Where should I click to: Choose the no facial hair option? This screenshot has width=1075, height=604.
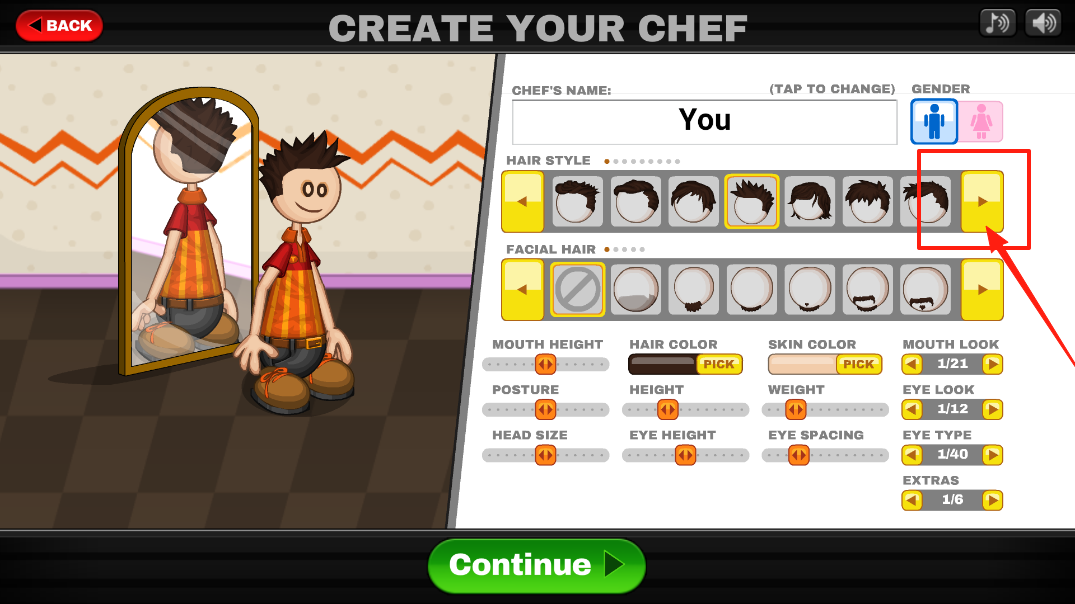(x=578, y=290)
